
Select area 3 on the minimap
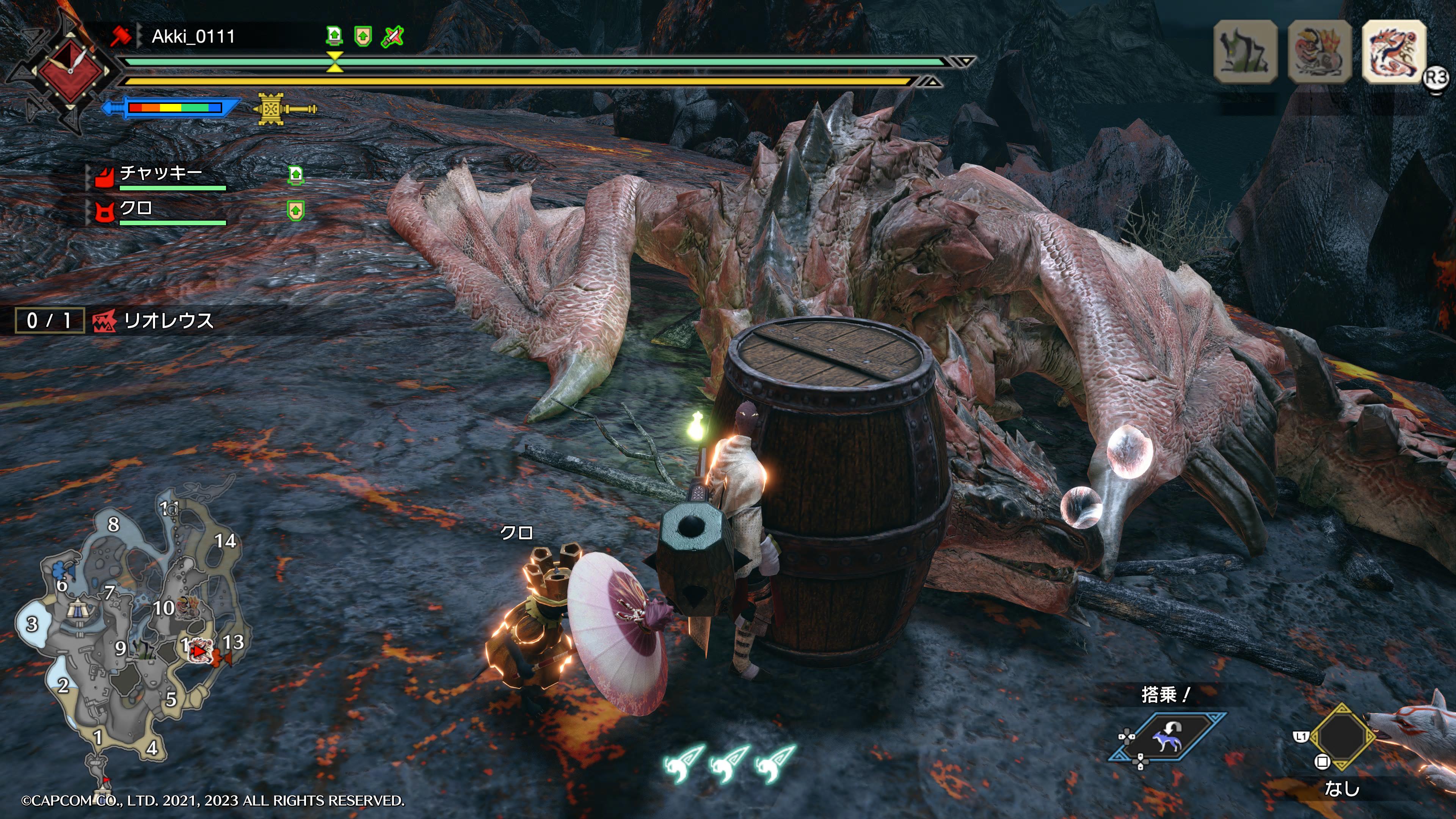(x=32, y=624)
